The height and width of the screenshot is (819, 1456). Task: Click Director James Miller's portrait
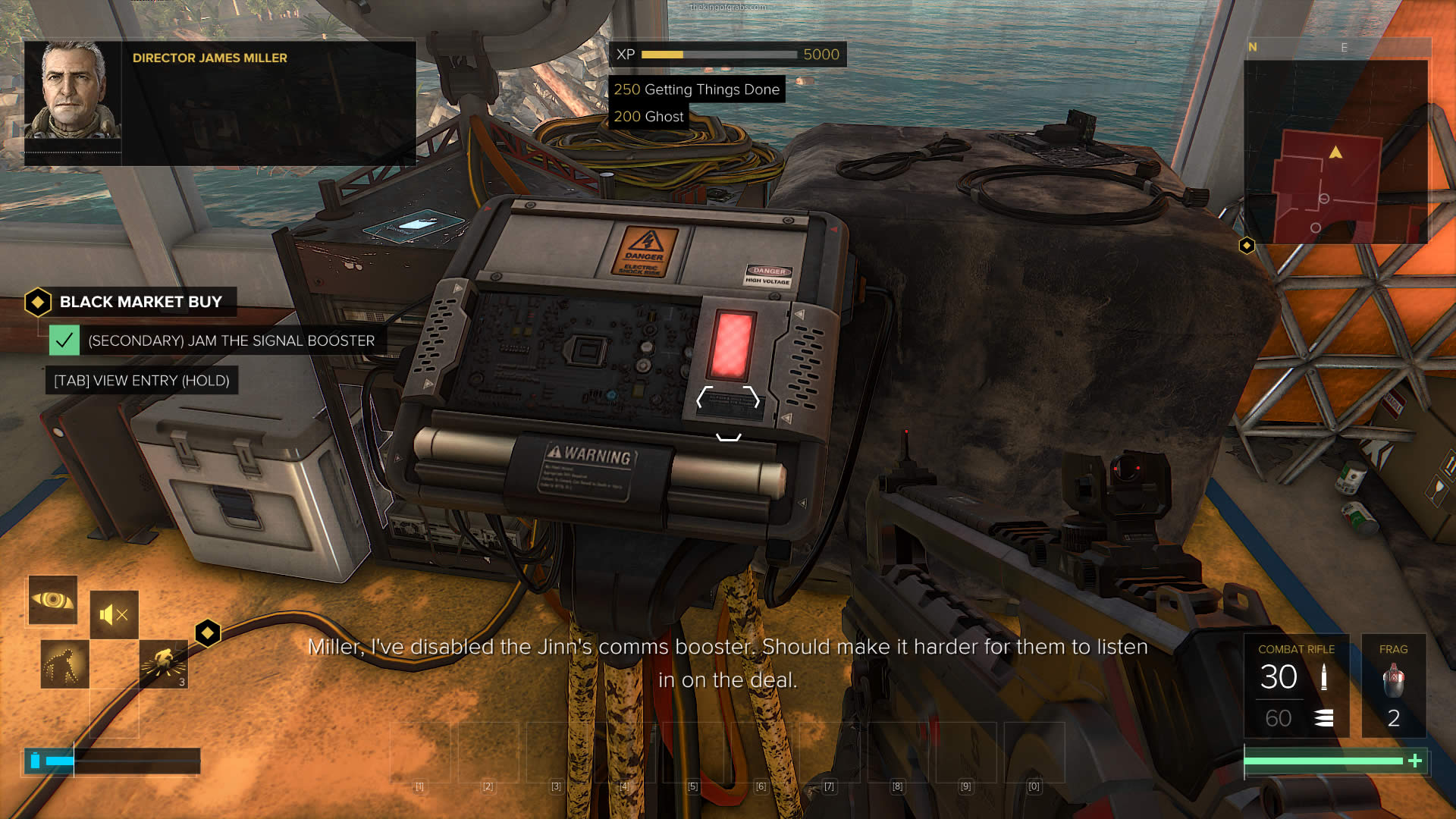click(x=73, y=91)
